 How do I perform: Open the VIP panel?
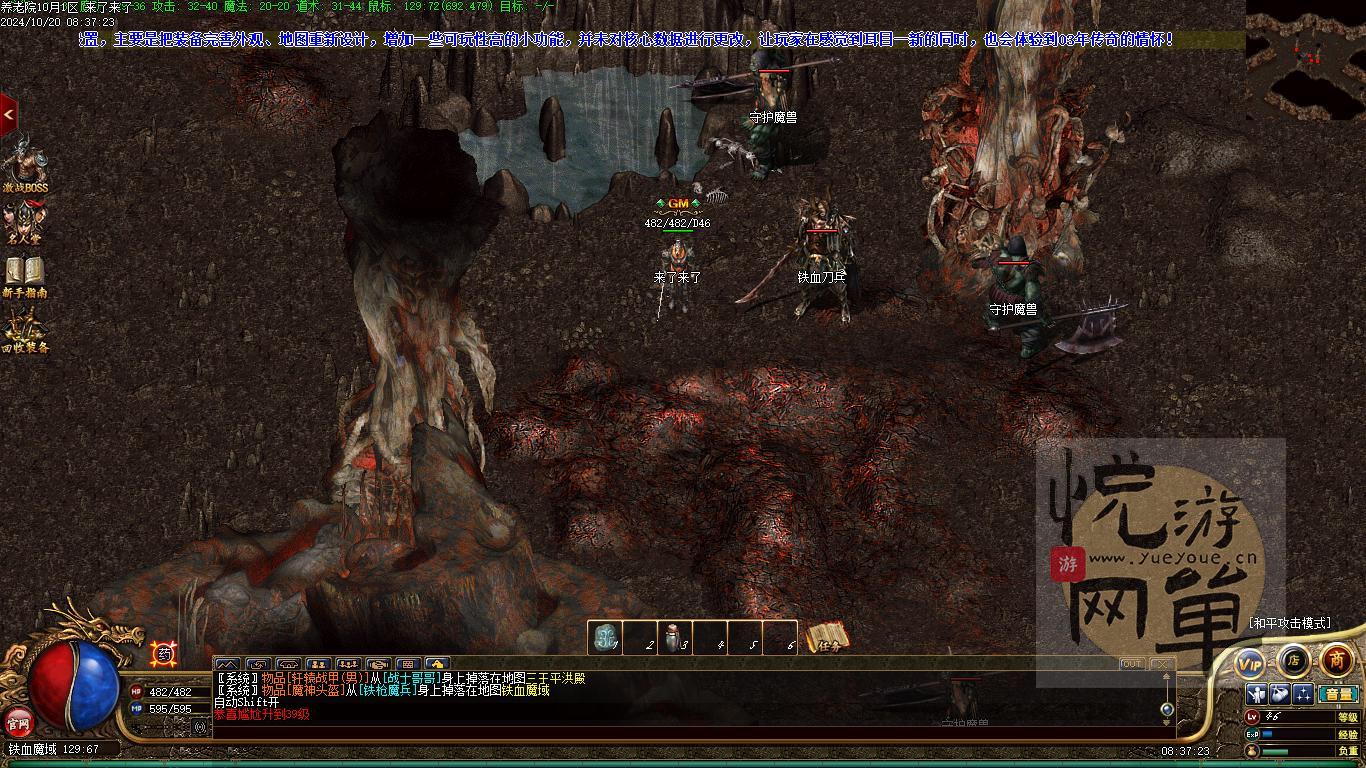click(x=1250, y=663)
